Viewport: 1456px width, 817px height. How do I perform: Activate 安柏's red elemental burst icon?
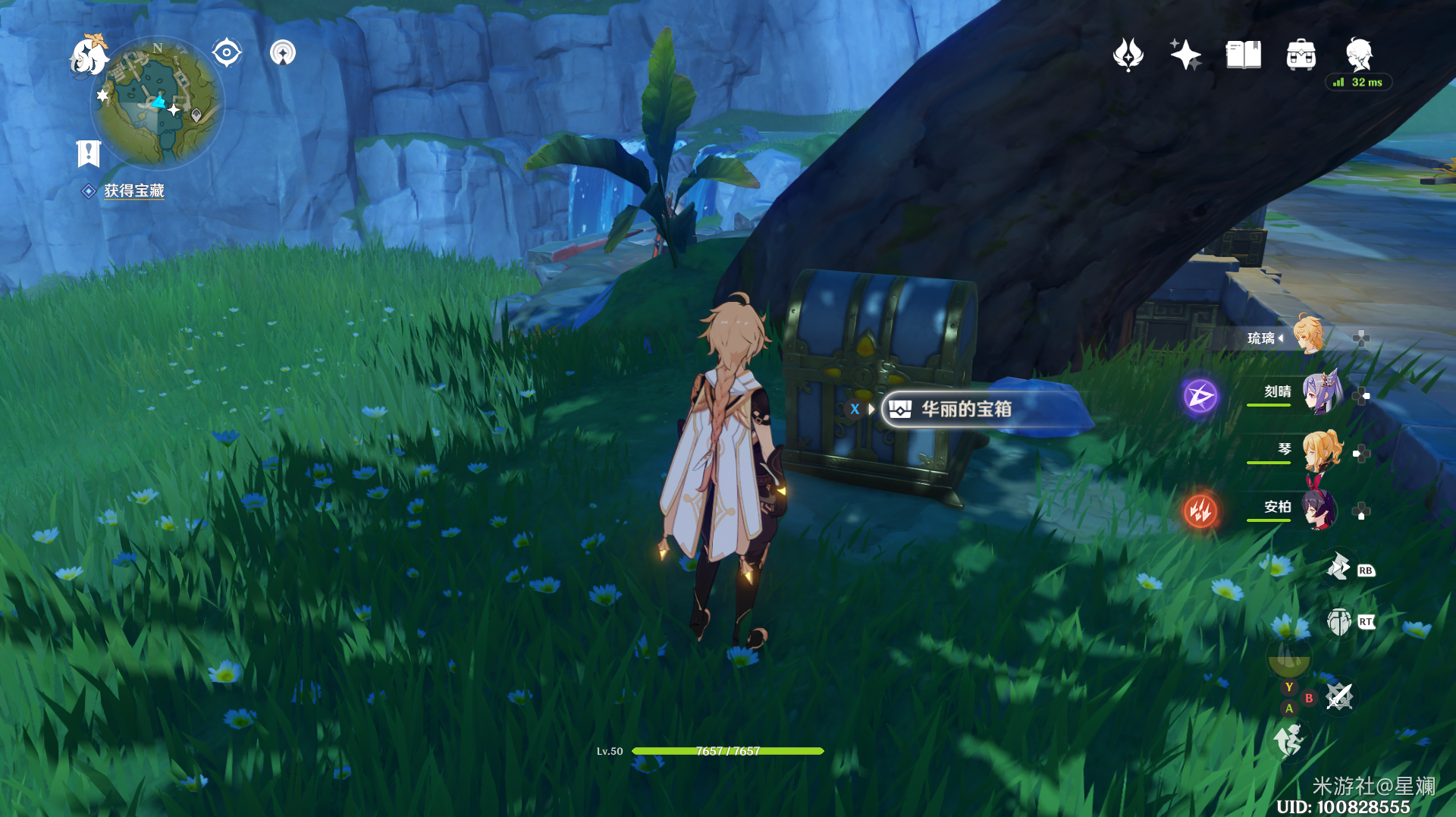click(1200, 511)
